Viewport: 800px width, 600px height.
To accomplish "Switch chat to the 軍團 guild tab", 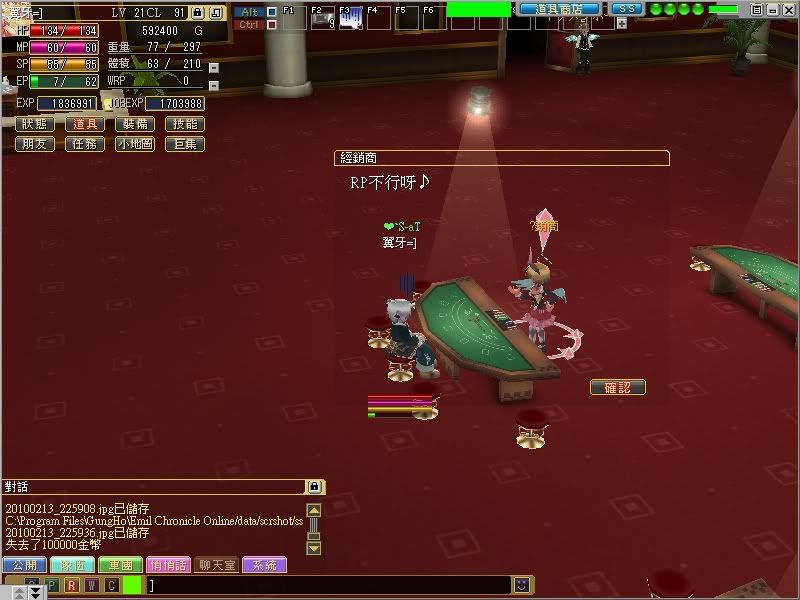I will coord(120,565).
